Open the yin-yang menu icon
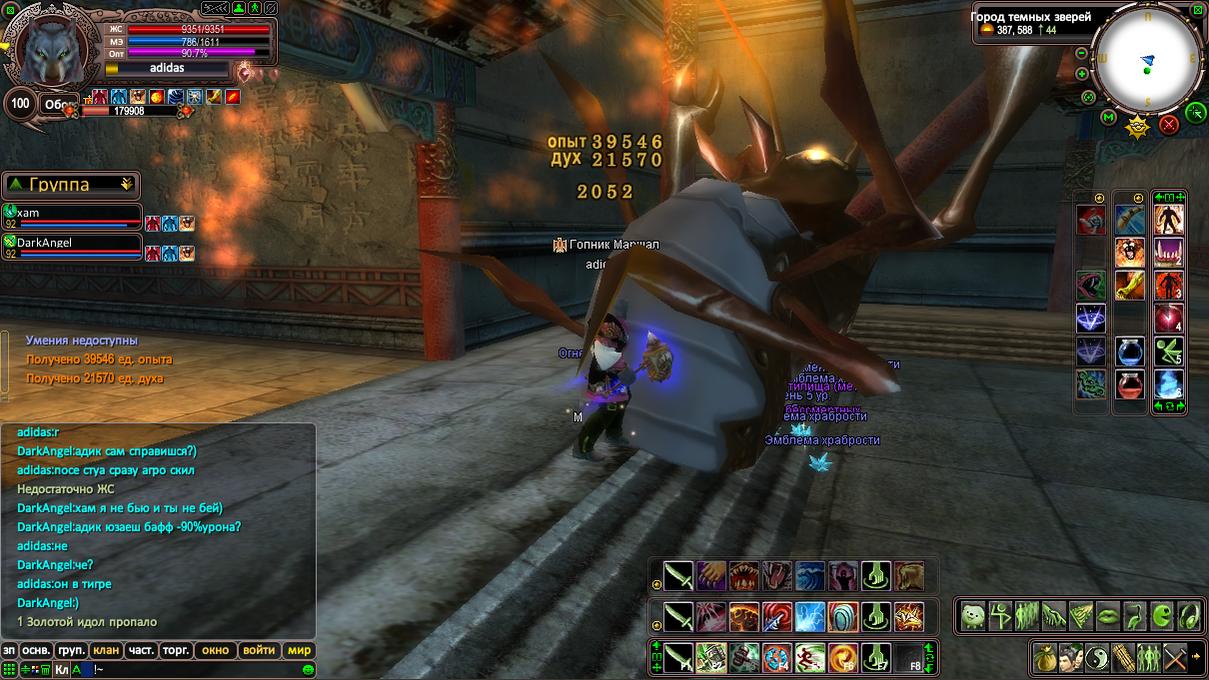Viewport: 1209px width, 680px height. coord(1099,658)
